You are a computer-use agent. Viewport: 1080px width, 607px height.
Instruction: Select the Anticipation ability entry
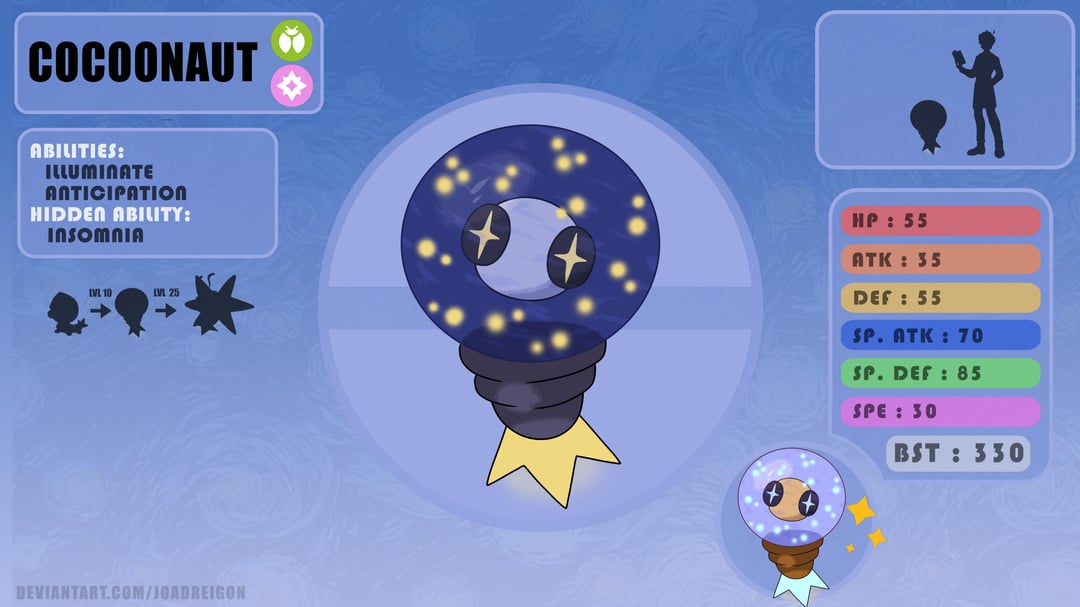(x=116, y=193)
